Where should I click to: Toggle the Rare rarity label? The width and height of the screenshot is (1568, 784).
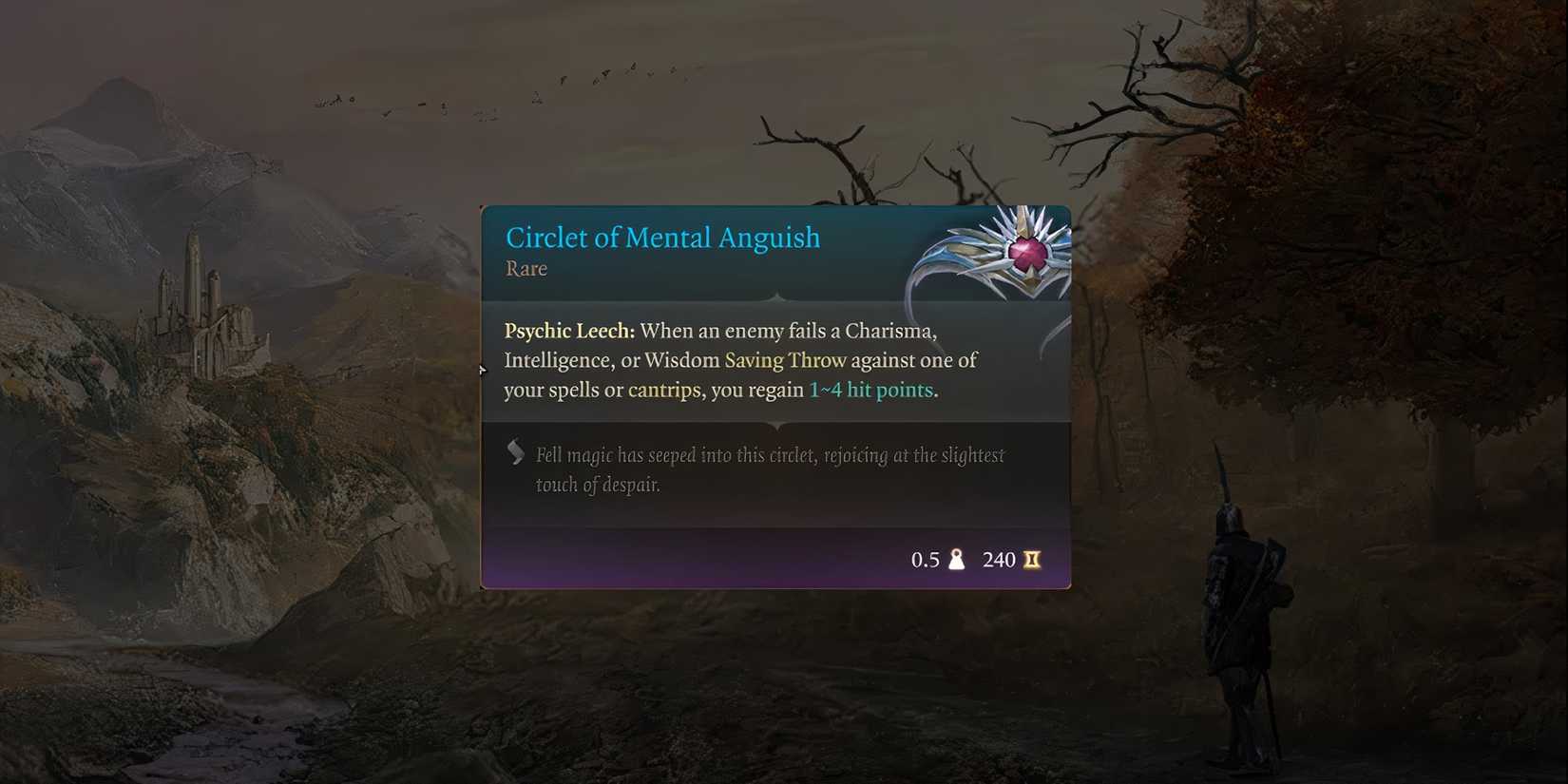(x=526, y=269)
